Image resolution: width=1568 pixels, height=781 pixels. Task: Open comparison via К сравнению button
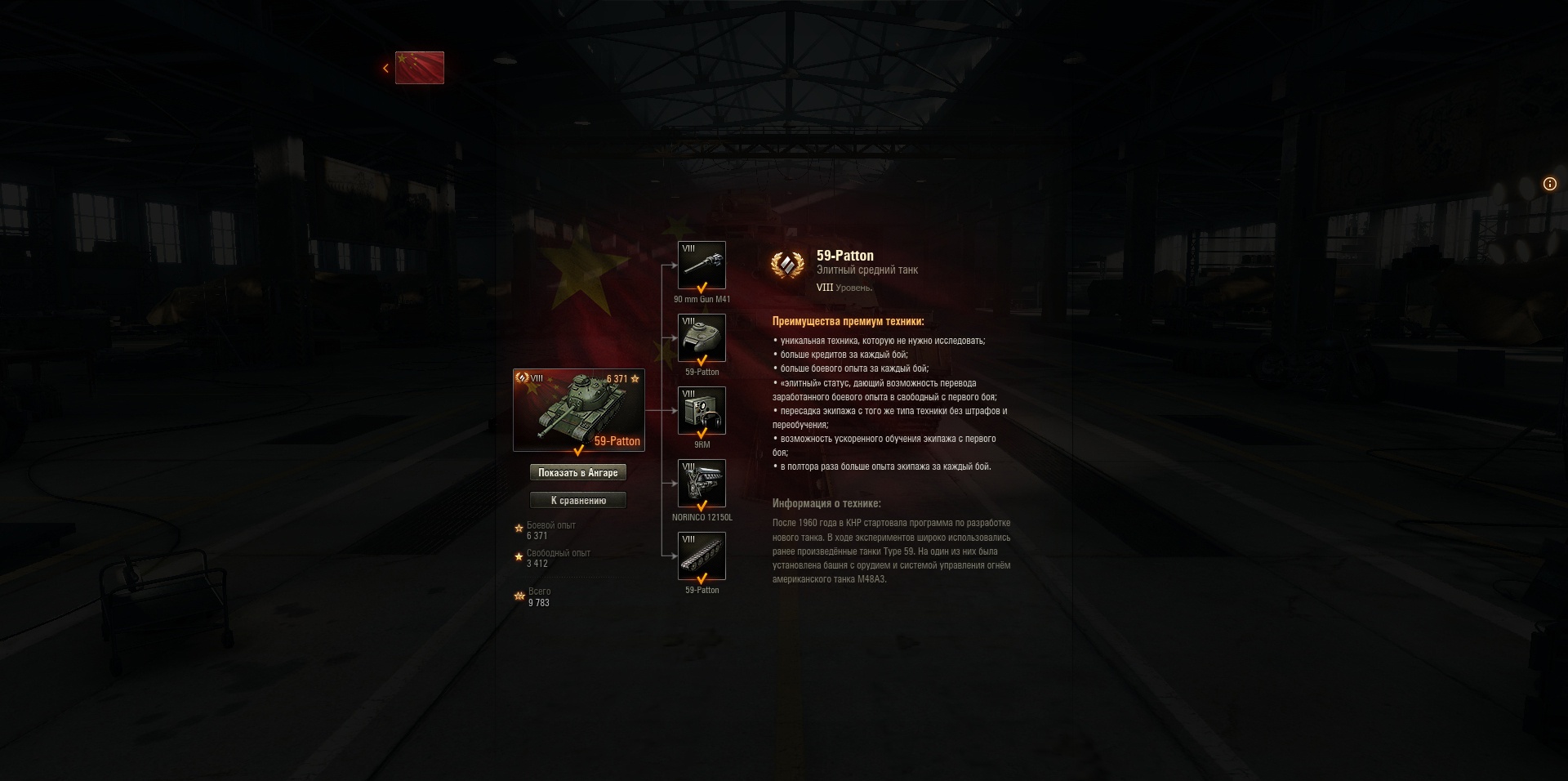pyautogui.click(x=579, y=500)
